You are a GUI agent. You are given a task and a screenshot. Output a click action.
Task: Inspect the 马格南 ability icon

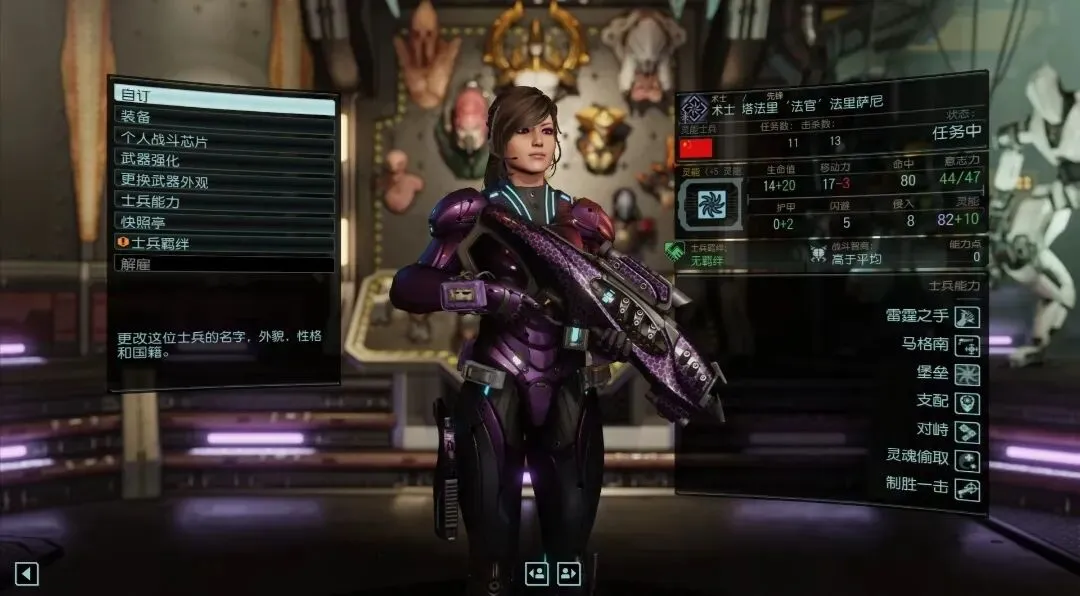[967, 346]
